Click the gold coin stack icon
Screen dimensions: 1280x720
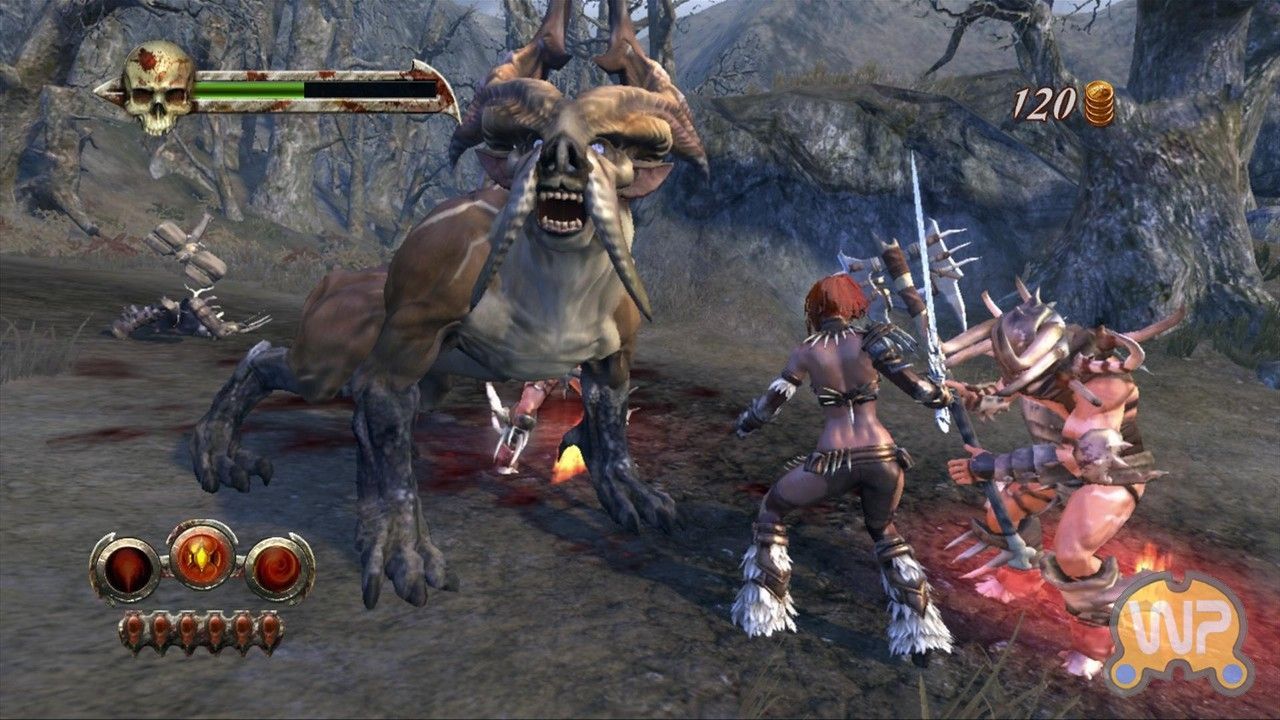[1097, 101]
